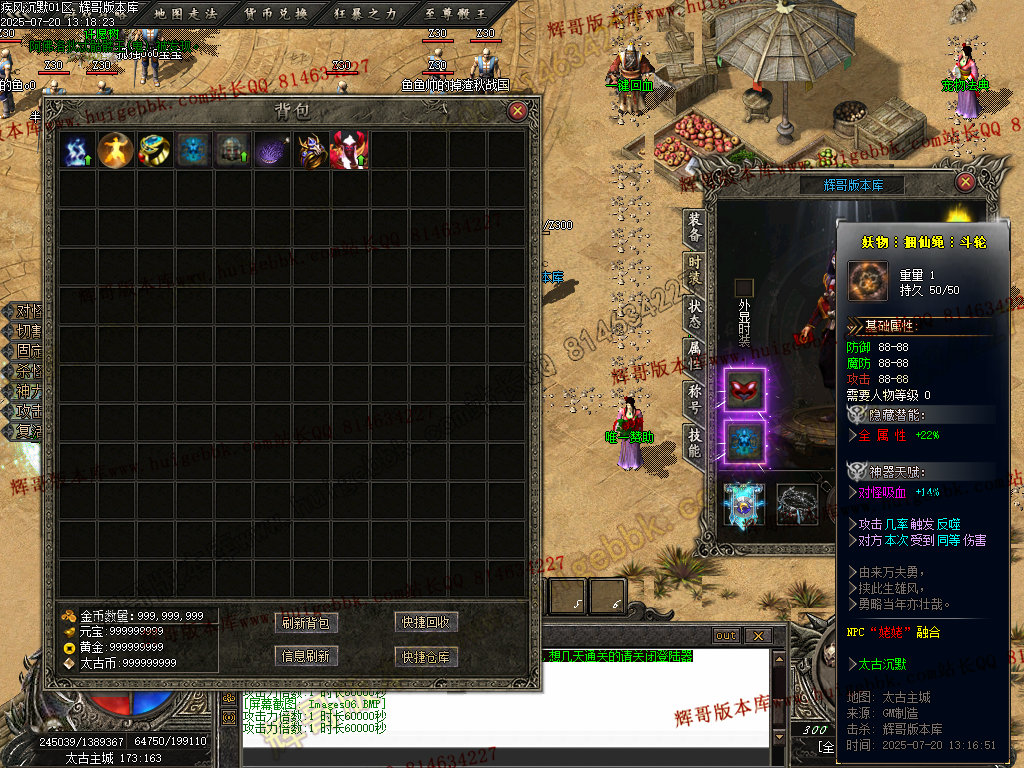
Task: Switch to the 装备 equipment tab
Action: pyautogui.click(x=695, y=228)
